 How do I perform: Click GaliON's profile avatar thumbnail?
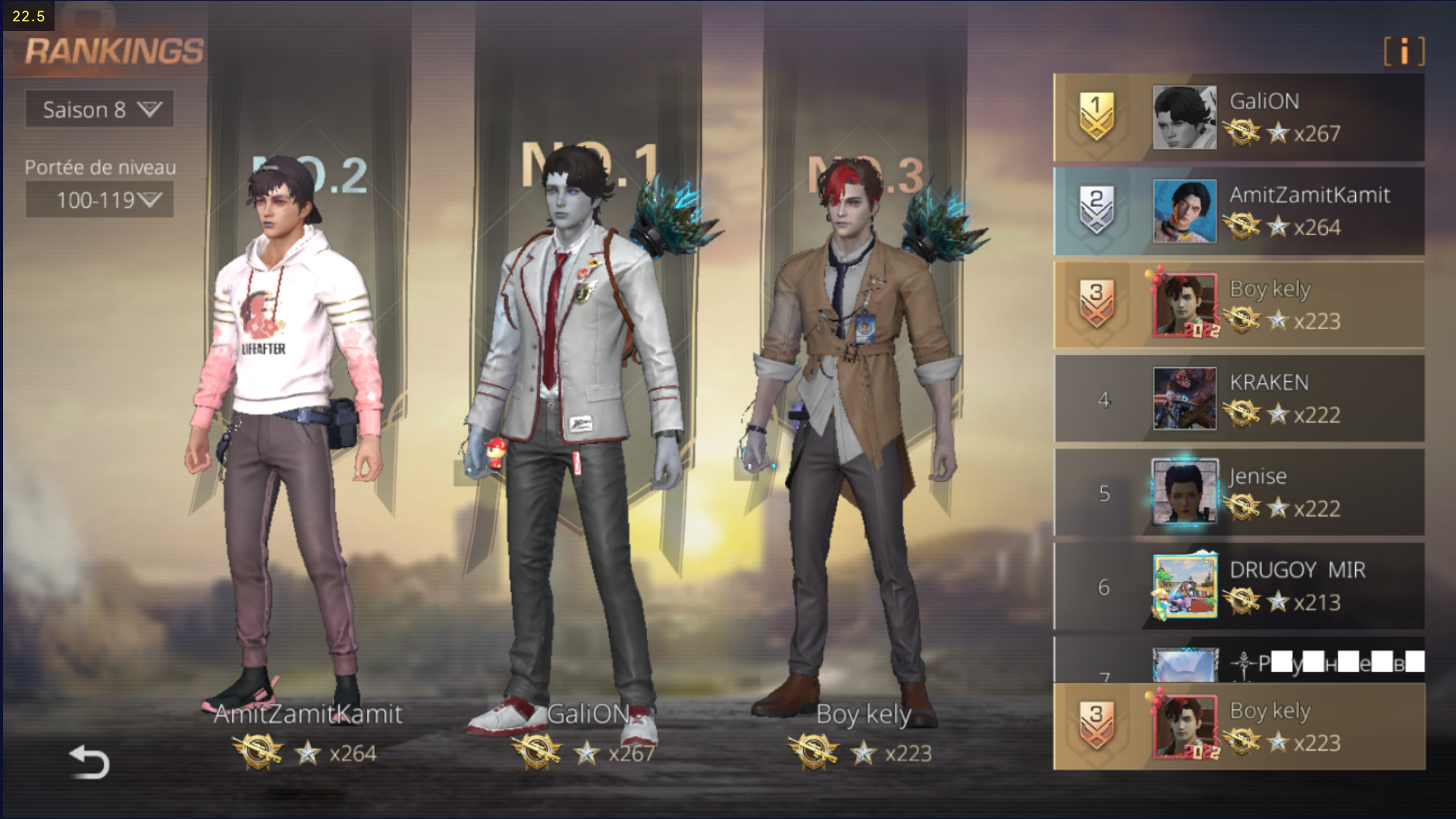[x=1185, y=118]
